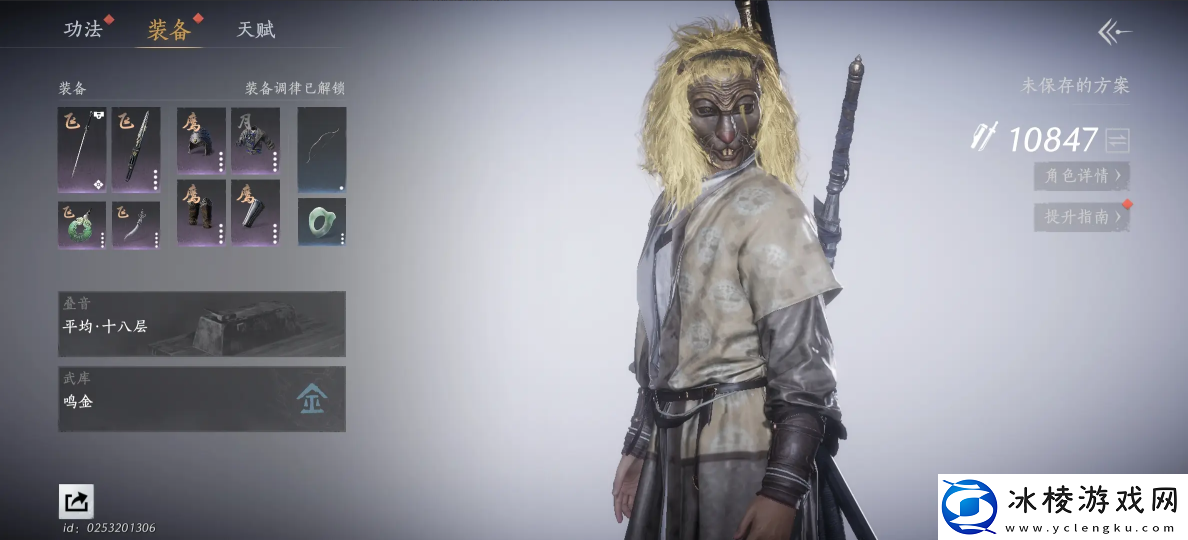Select the green jade pendant slot
Viewport: 1188px width, 540px height.
[x=82, y=224]
